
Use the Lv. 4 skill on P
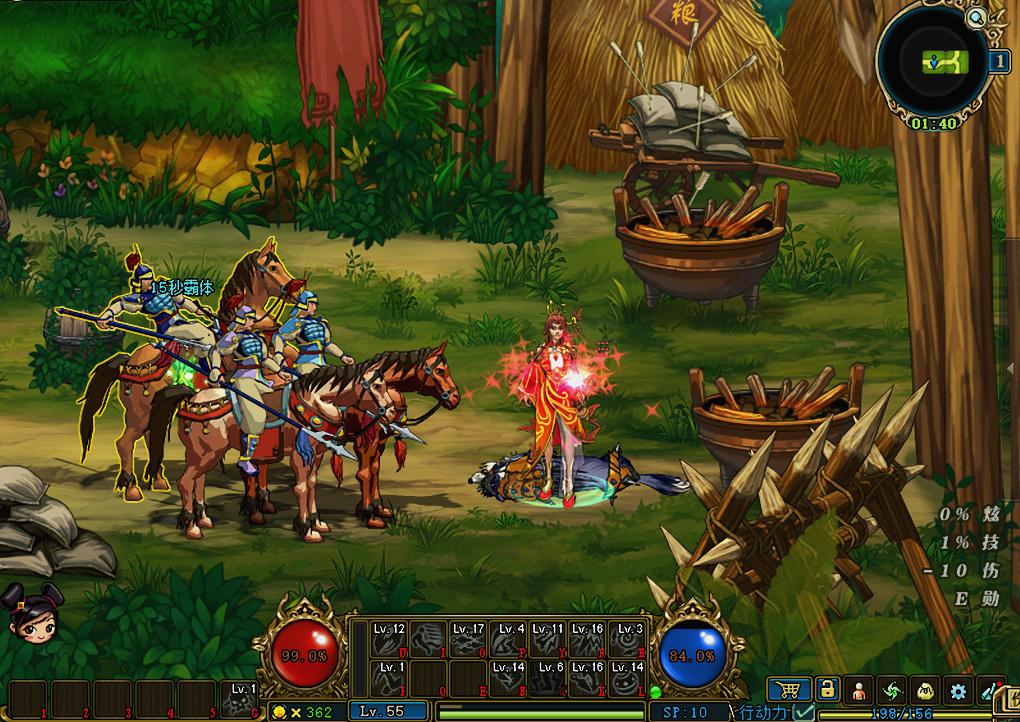(508, 639)
